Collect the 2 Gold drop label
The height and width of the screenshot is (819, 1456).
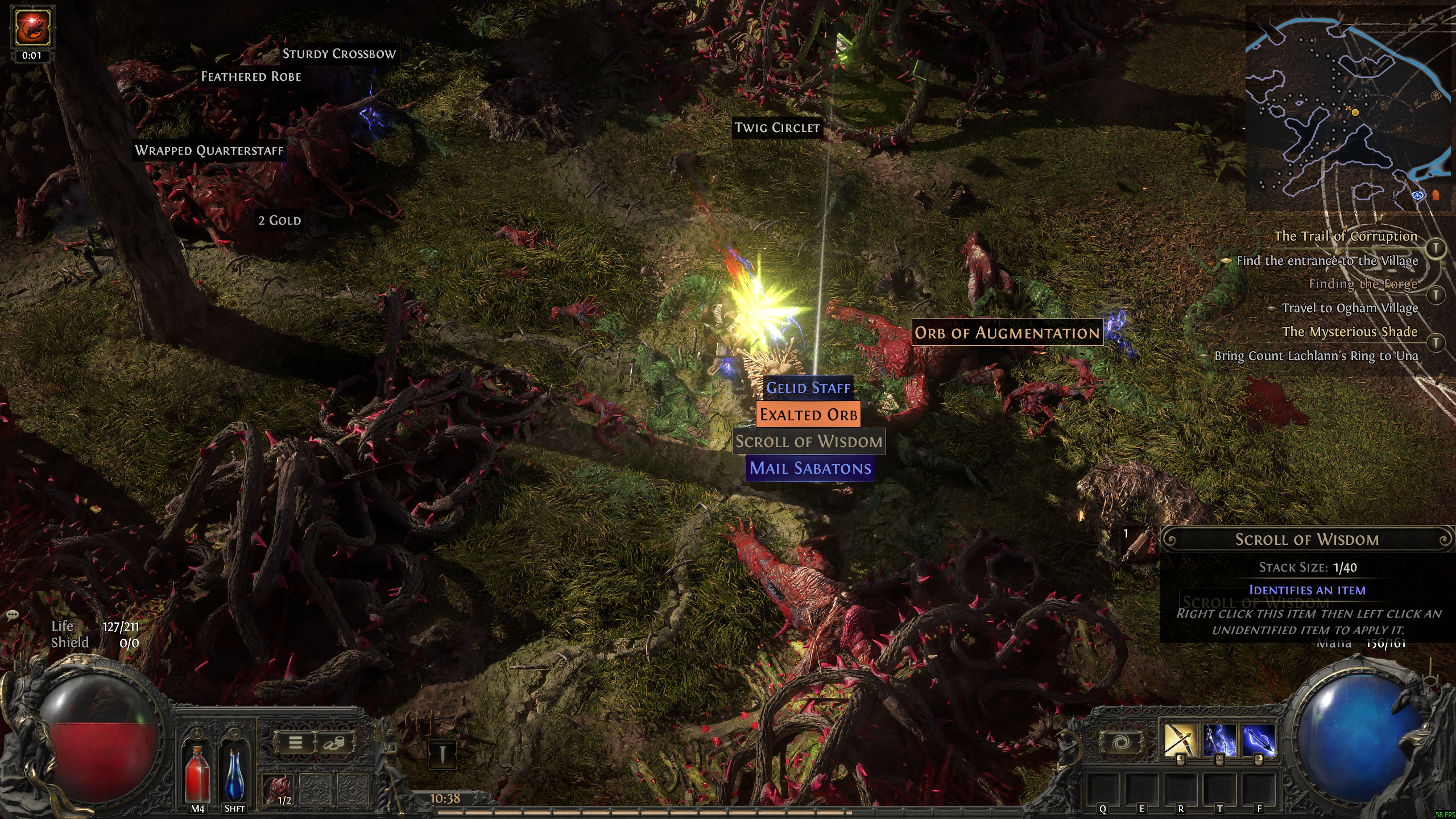(x=279, y=221)
